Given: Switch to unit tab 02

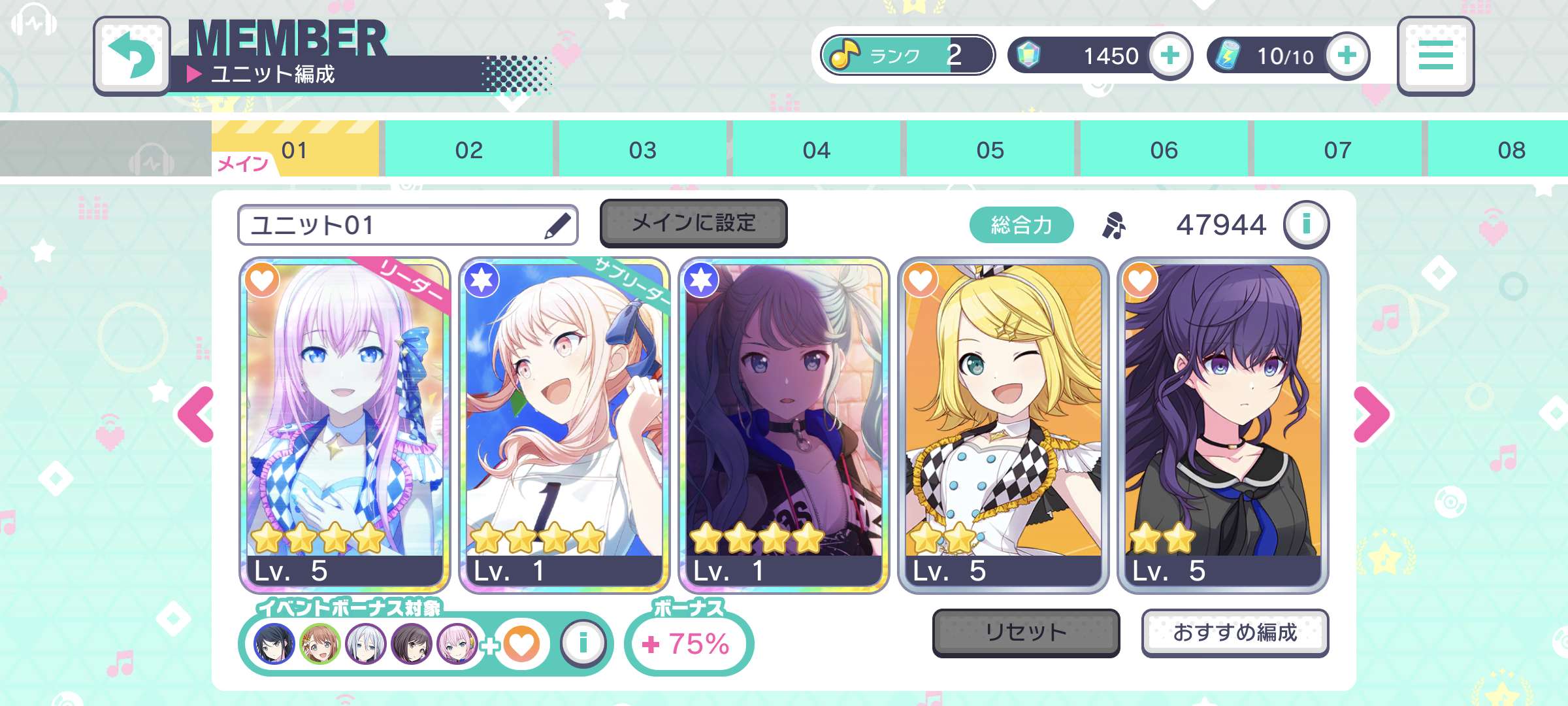Looking at the screenshot, I should (468, 149).
